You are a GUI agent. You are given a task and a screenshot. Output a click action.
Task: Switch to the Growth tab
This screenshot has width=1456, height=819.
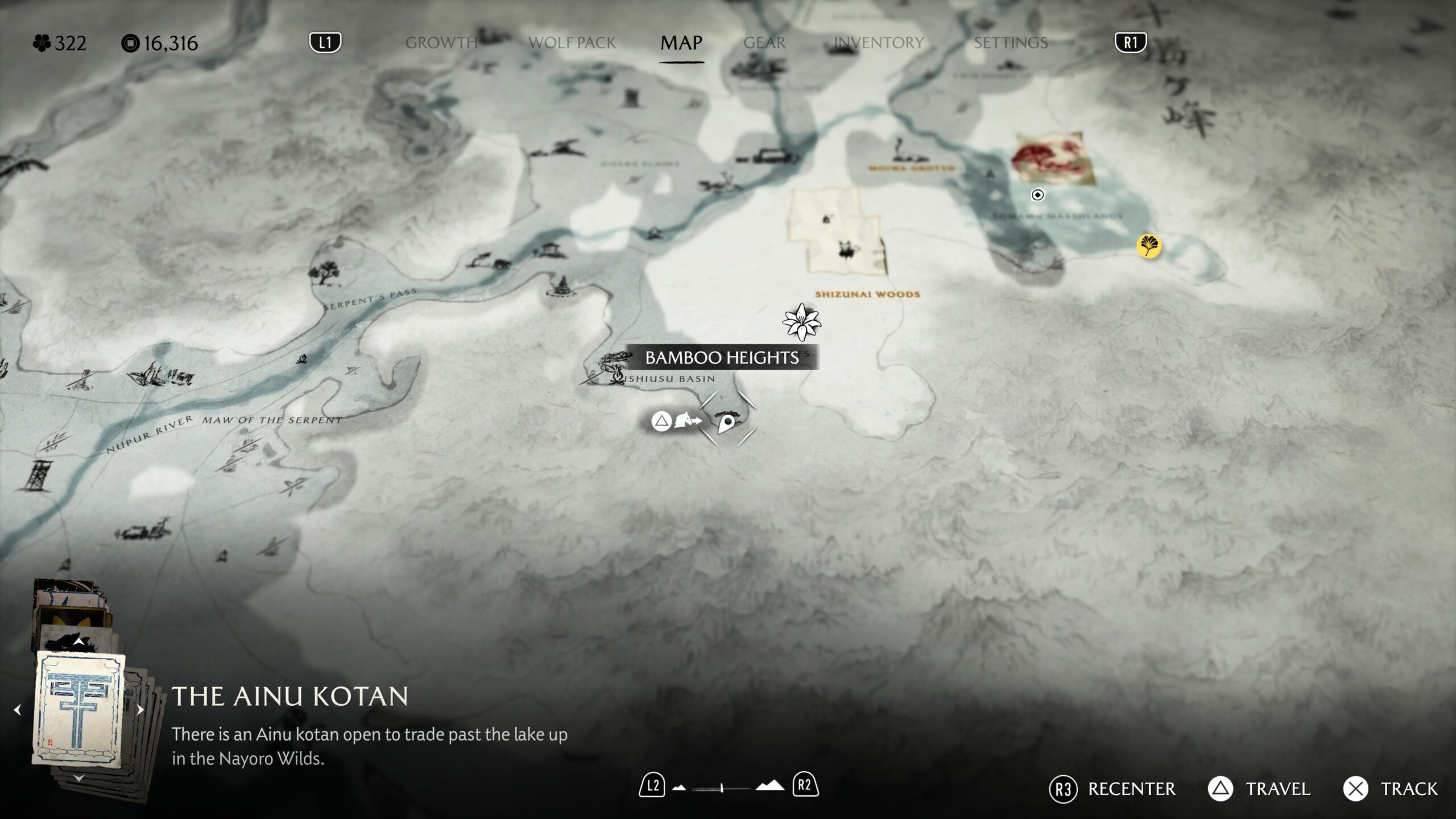point(441,43)
